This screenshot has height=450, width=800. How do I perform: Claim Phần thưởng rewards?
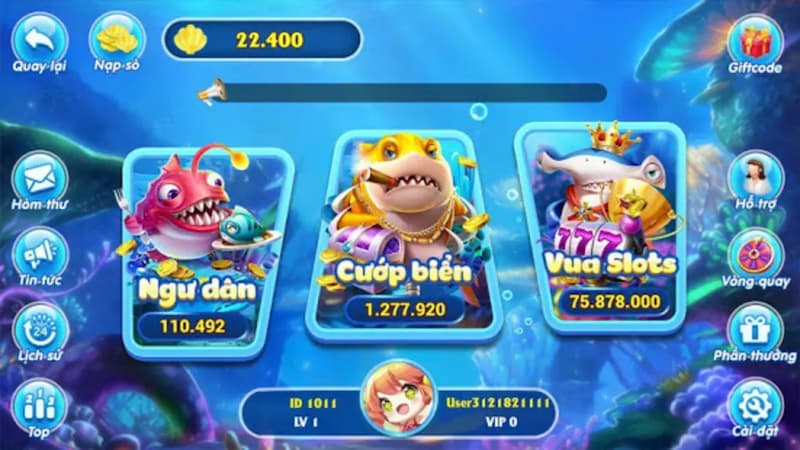(755, 329)
